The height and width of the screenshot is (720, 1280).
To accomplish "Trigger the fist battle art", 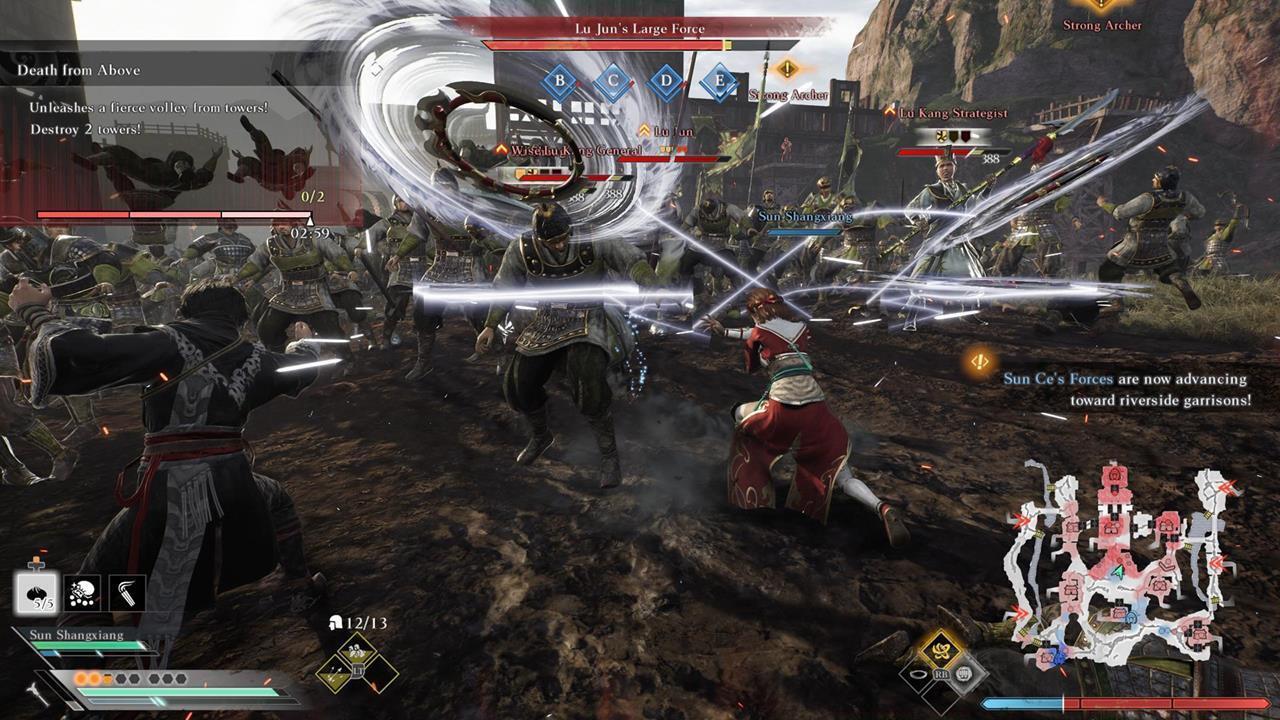I will [x=965, y=675].
